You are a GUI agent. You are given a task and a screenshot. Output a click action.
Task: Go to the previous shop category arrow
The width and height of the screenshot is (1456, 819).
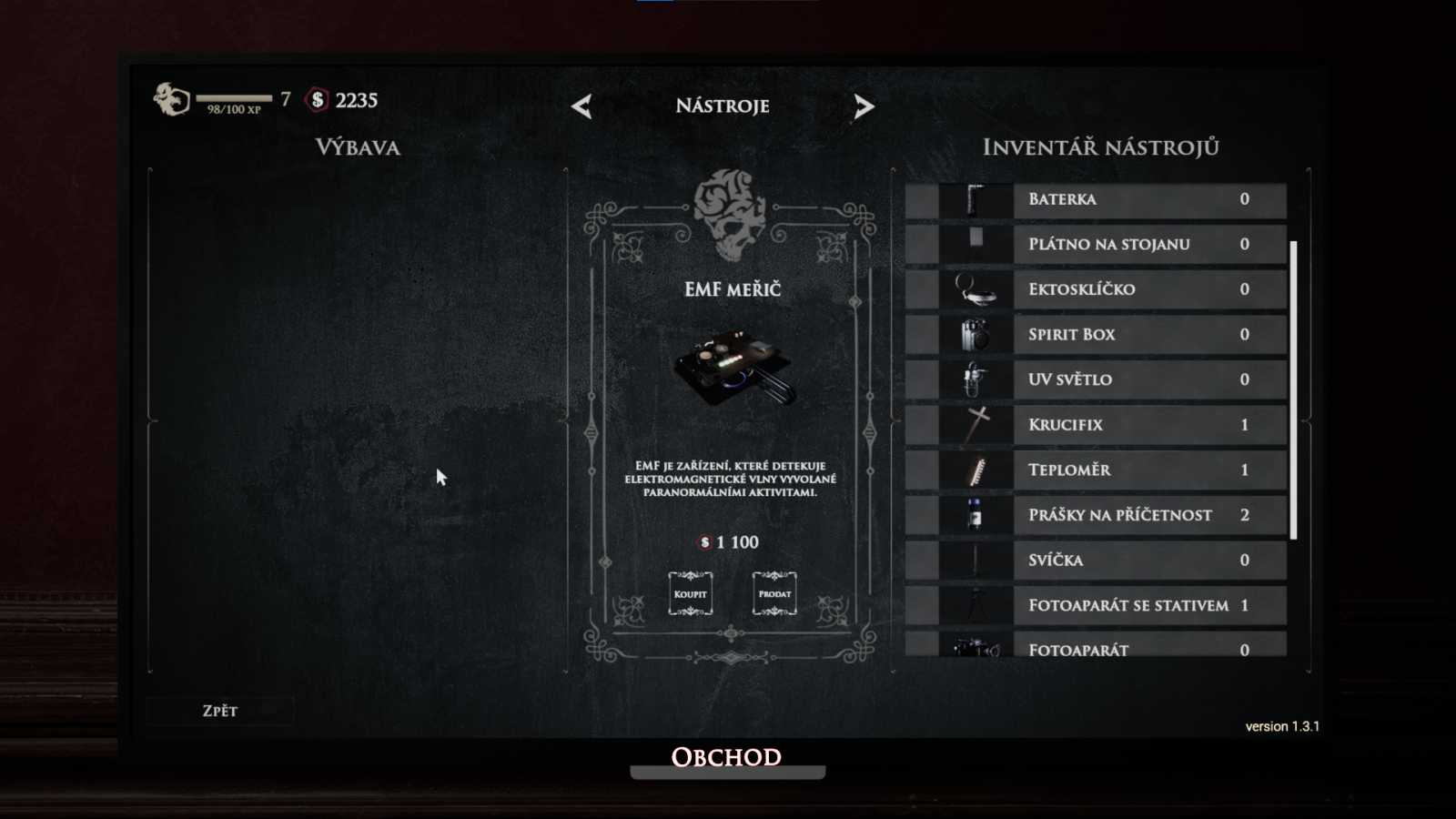[x=582, y=106]
